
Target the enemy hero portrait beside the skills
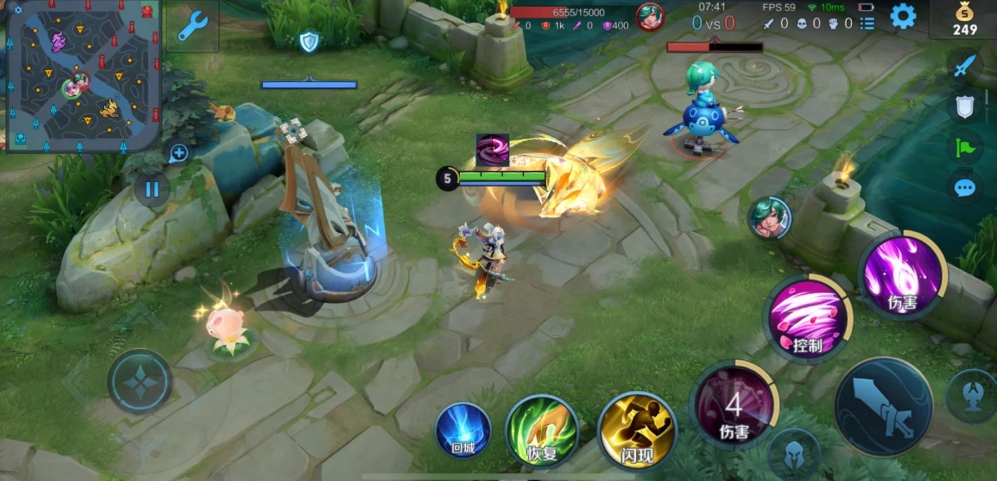(769, 217)
